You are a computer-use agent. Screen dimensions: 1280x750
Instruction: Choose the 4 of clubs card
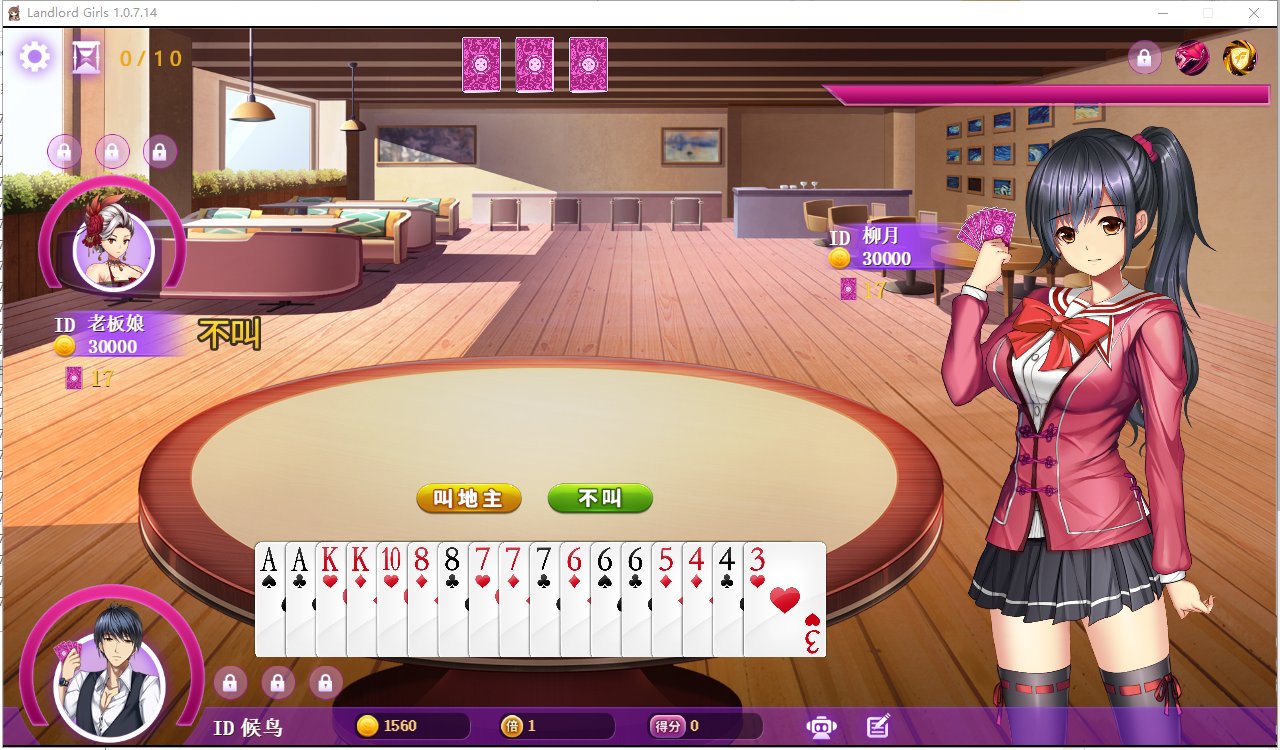pyautogui.click(x=727, y=600)
